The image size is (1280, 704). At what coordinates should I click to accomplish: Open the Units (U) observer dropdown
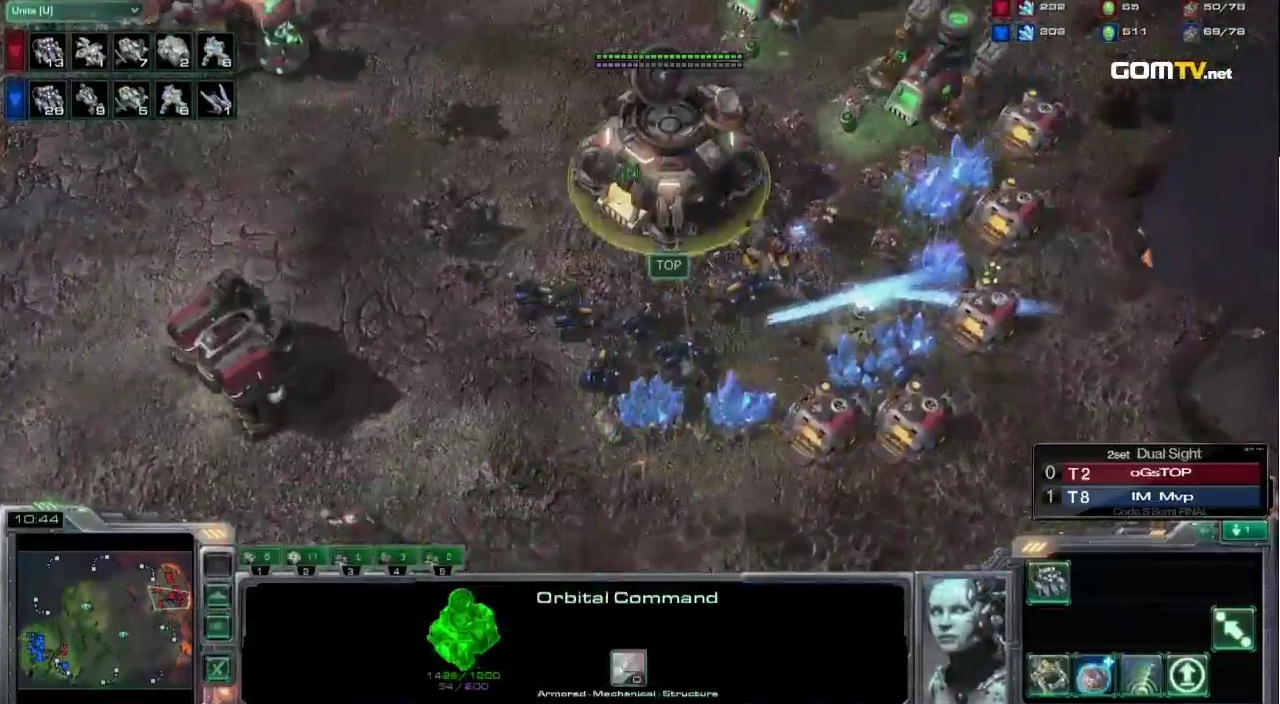(x=72, y=11)
